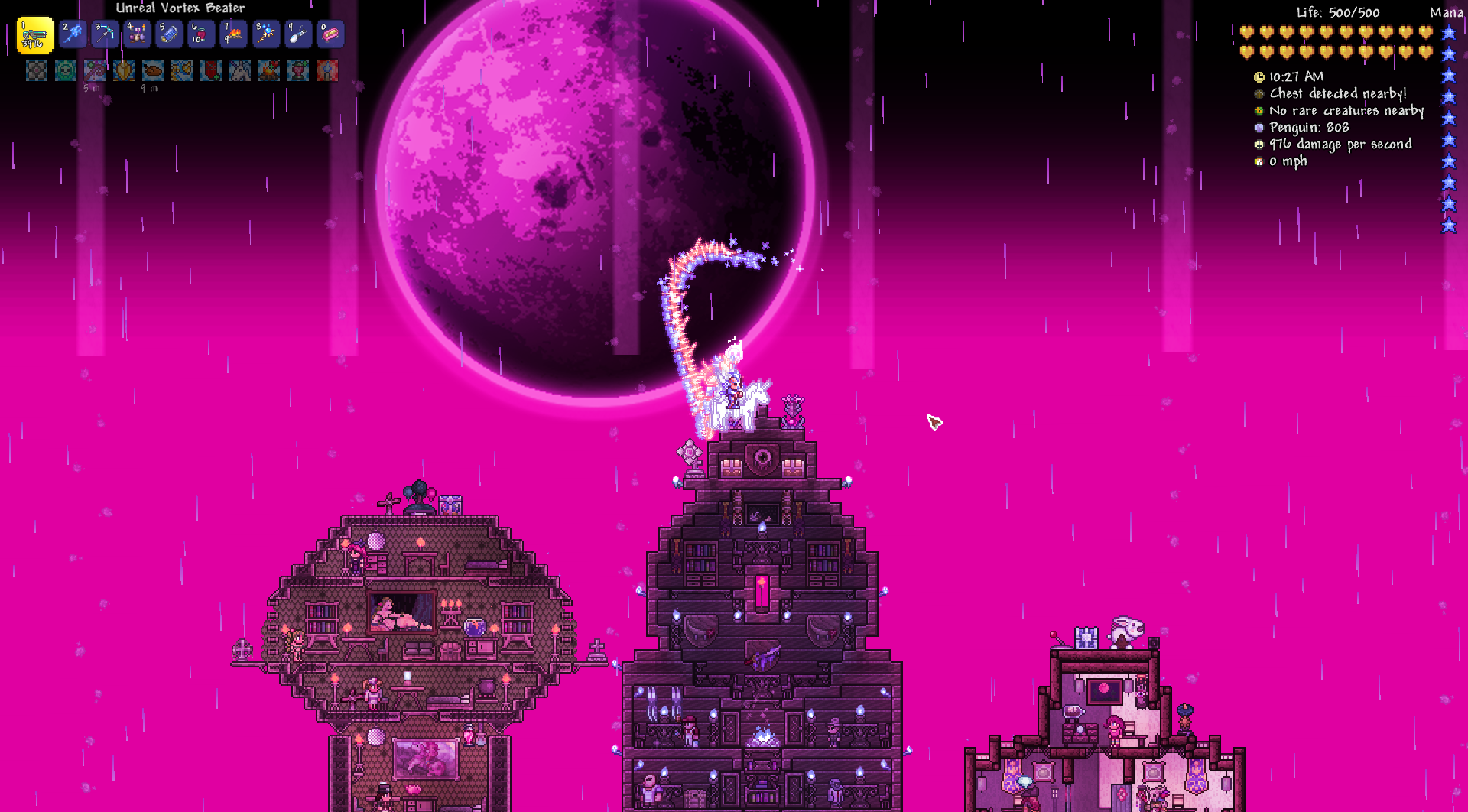Viewport: 1468px width, 812px height.
Task: Choose the stack of potions in slot 6
Action: tap(201, 34)
